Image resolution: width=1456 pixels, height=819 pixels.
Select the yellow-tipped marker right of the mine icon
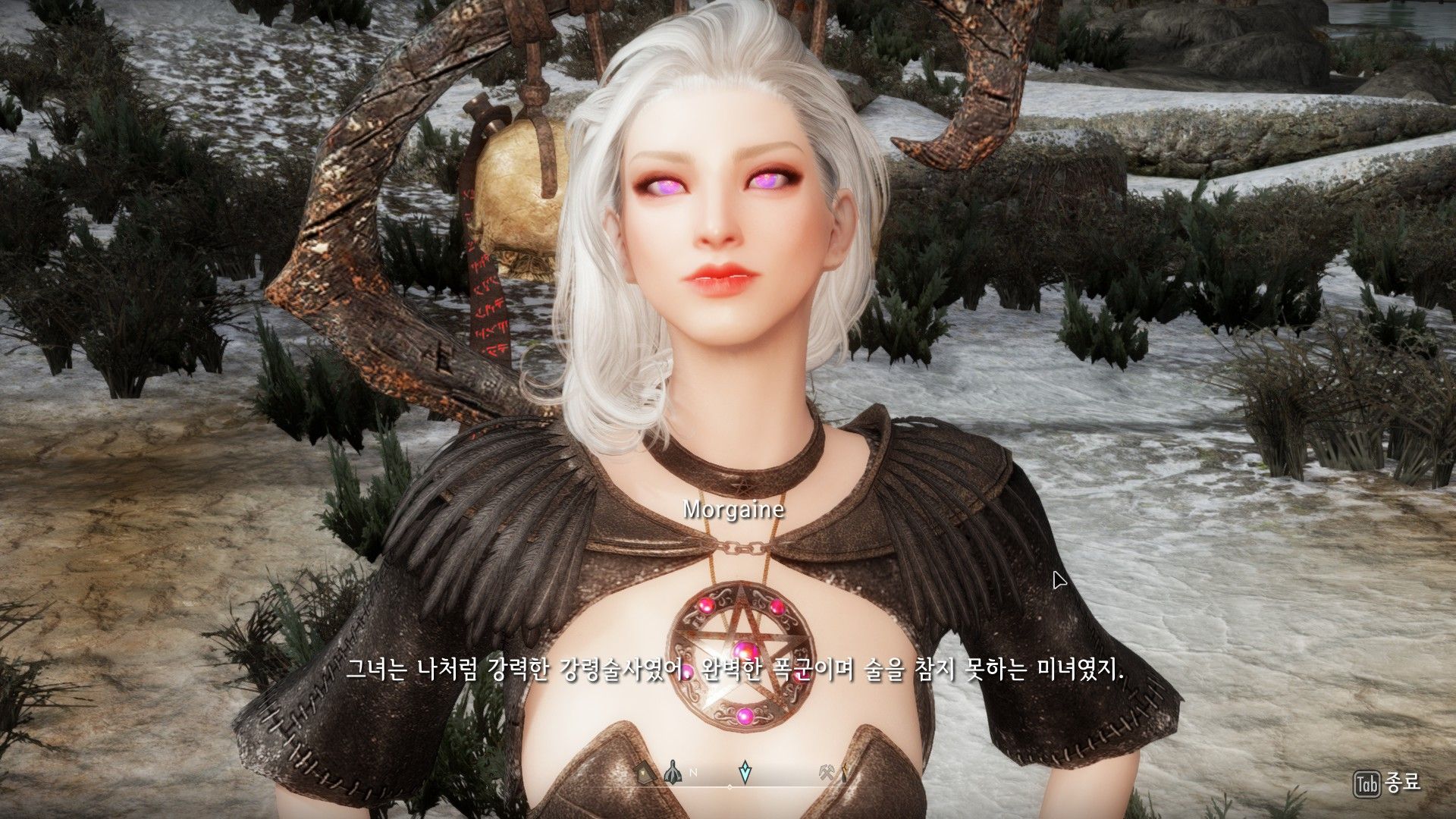coord(844,772)
